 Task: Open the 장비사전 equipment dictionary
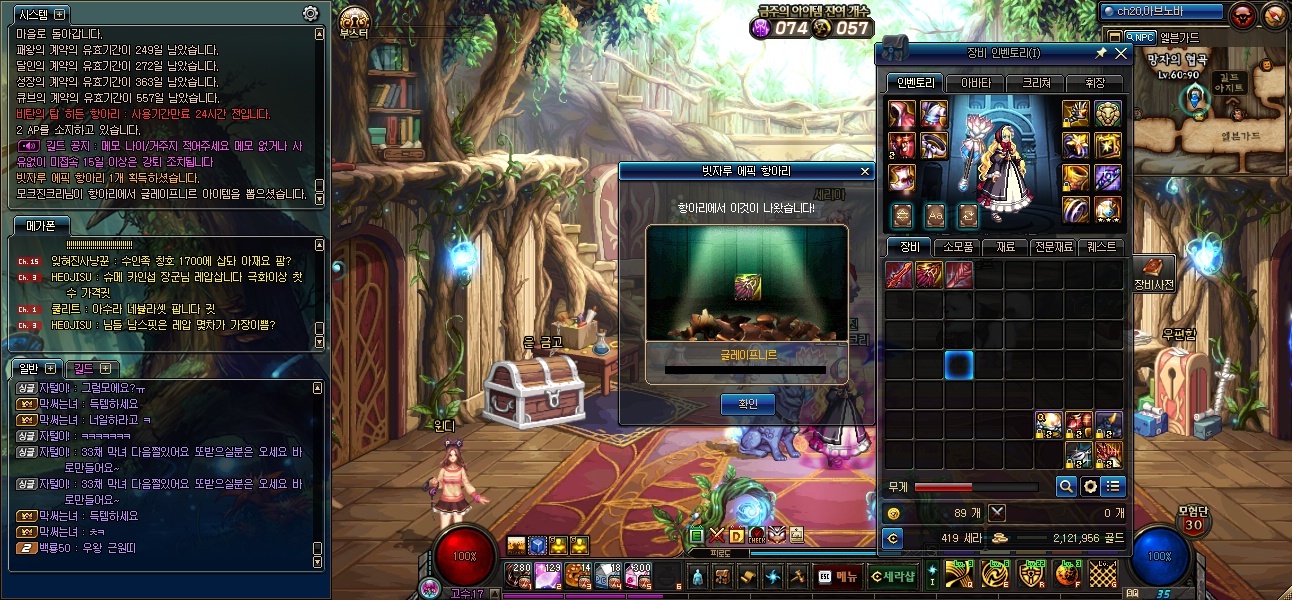coord(1153,272)
